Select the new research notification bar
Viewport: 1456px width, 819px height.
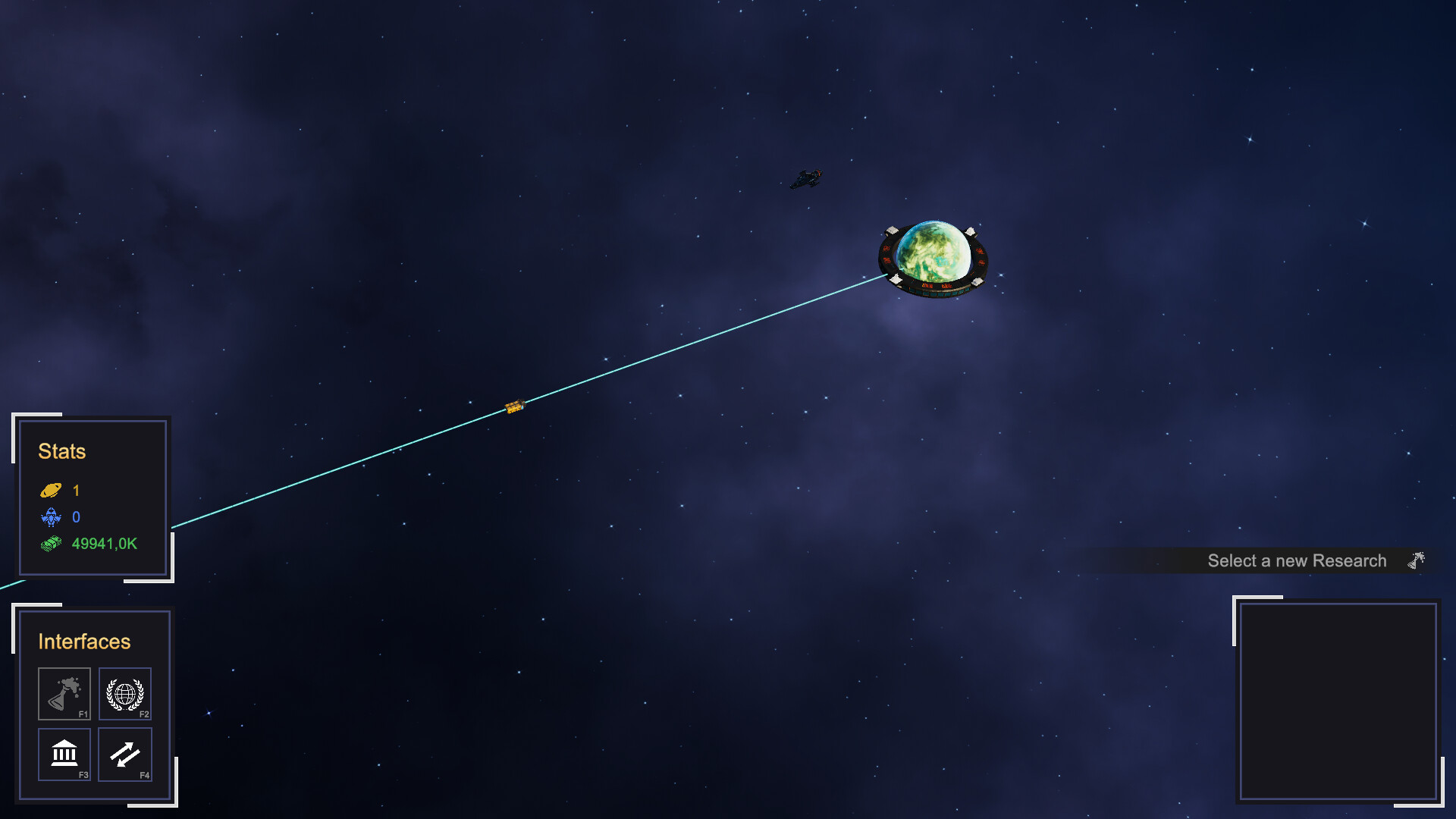point(1297,560)
